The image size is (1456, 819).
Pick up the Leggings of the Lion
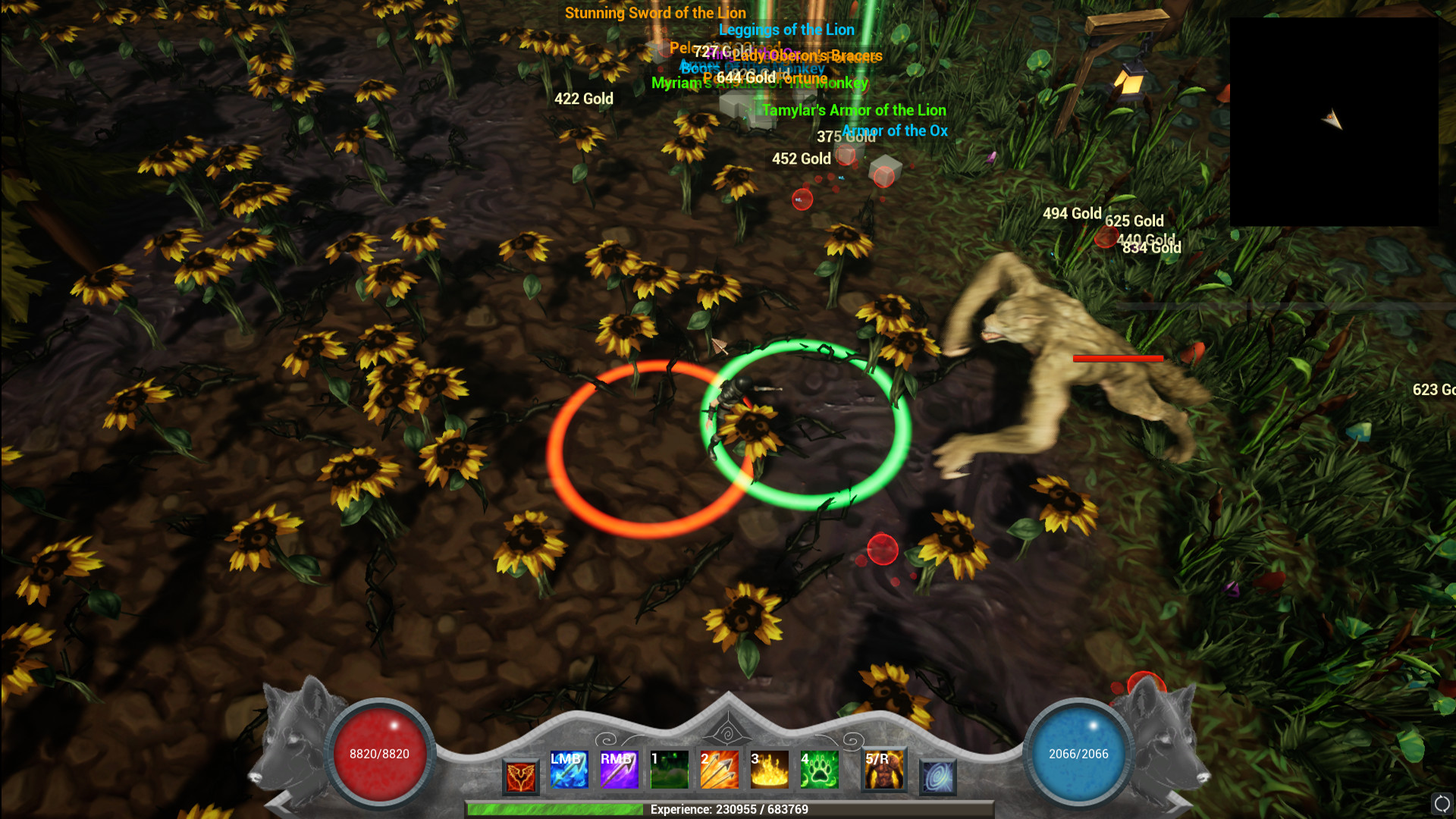(x=786, y=30)
